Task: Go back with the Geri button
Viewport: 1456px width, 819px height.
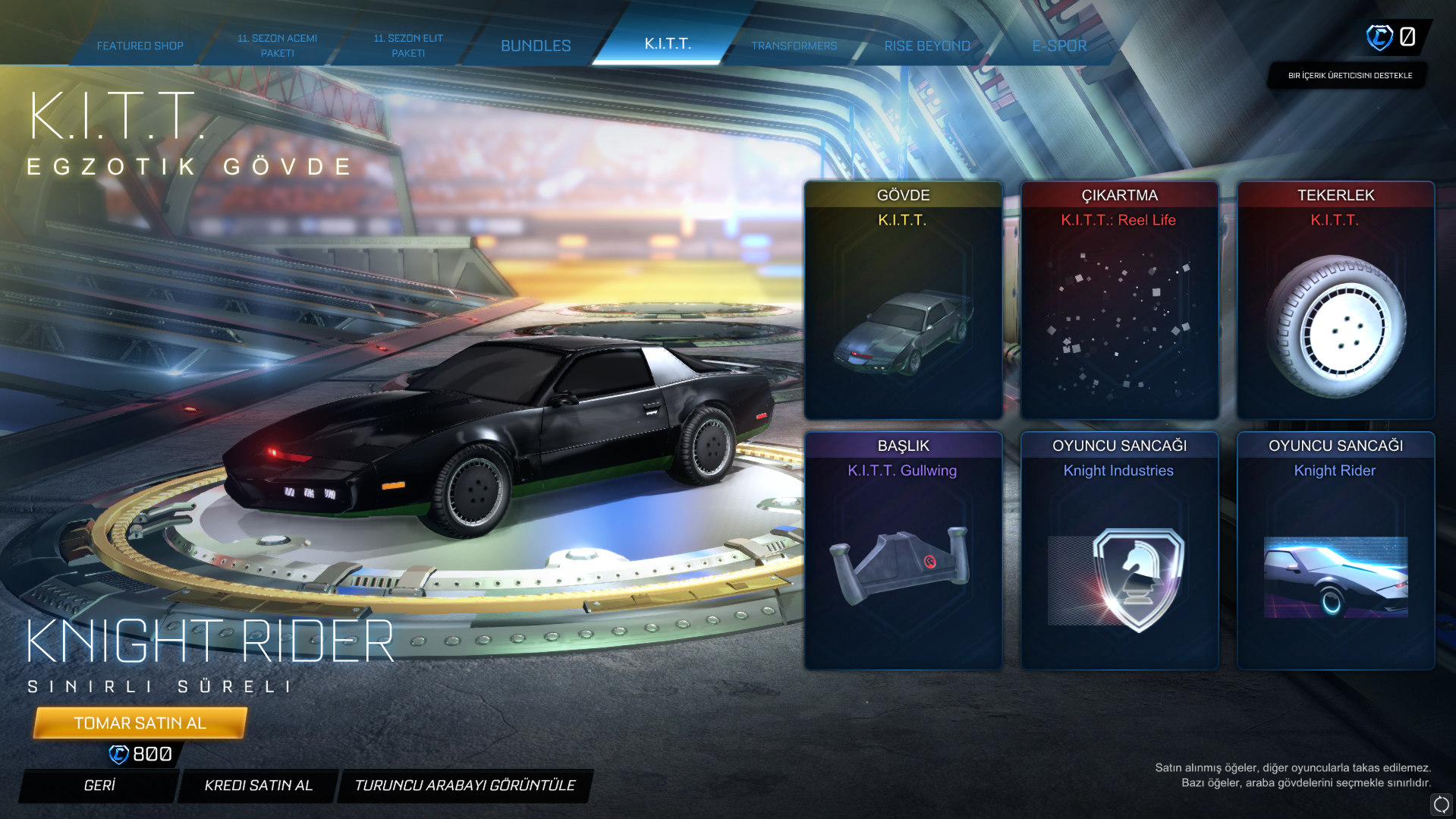Action: pos(99,785)
